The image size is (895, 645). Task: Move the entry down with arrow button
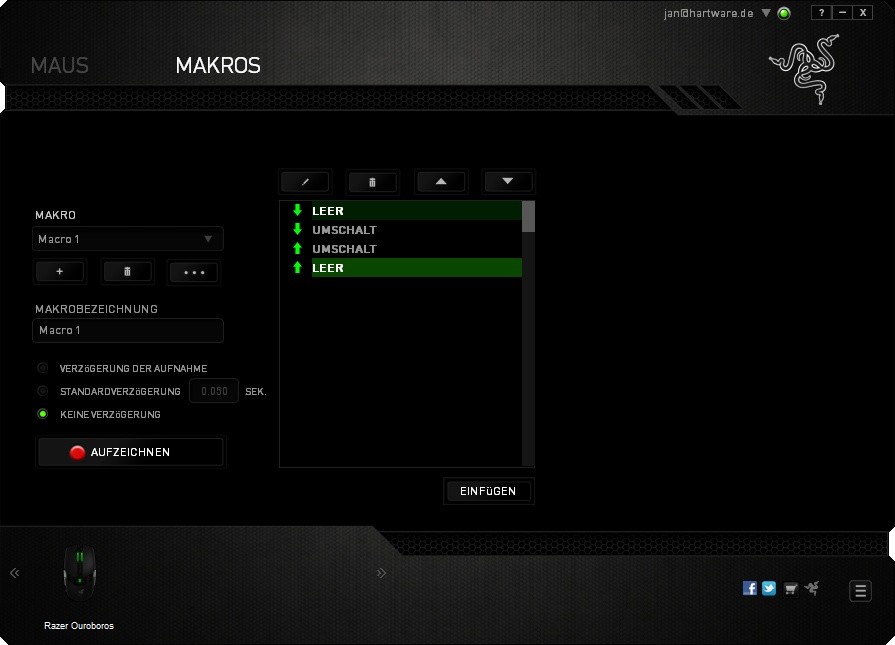(x=507, y=182)
